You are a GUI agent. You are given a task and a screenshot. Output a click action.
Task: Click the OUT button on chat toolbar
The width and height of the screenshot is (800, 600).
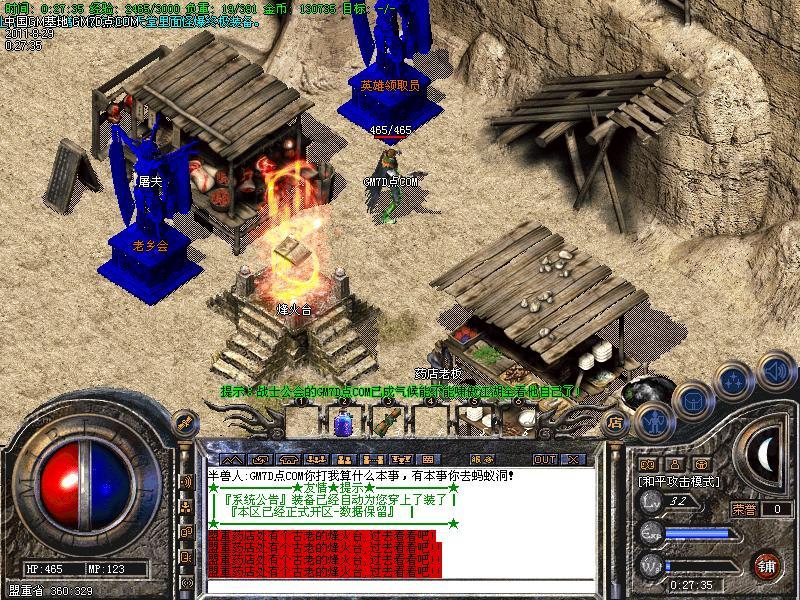click(x=545, y=459)
